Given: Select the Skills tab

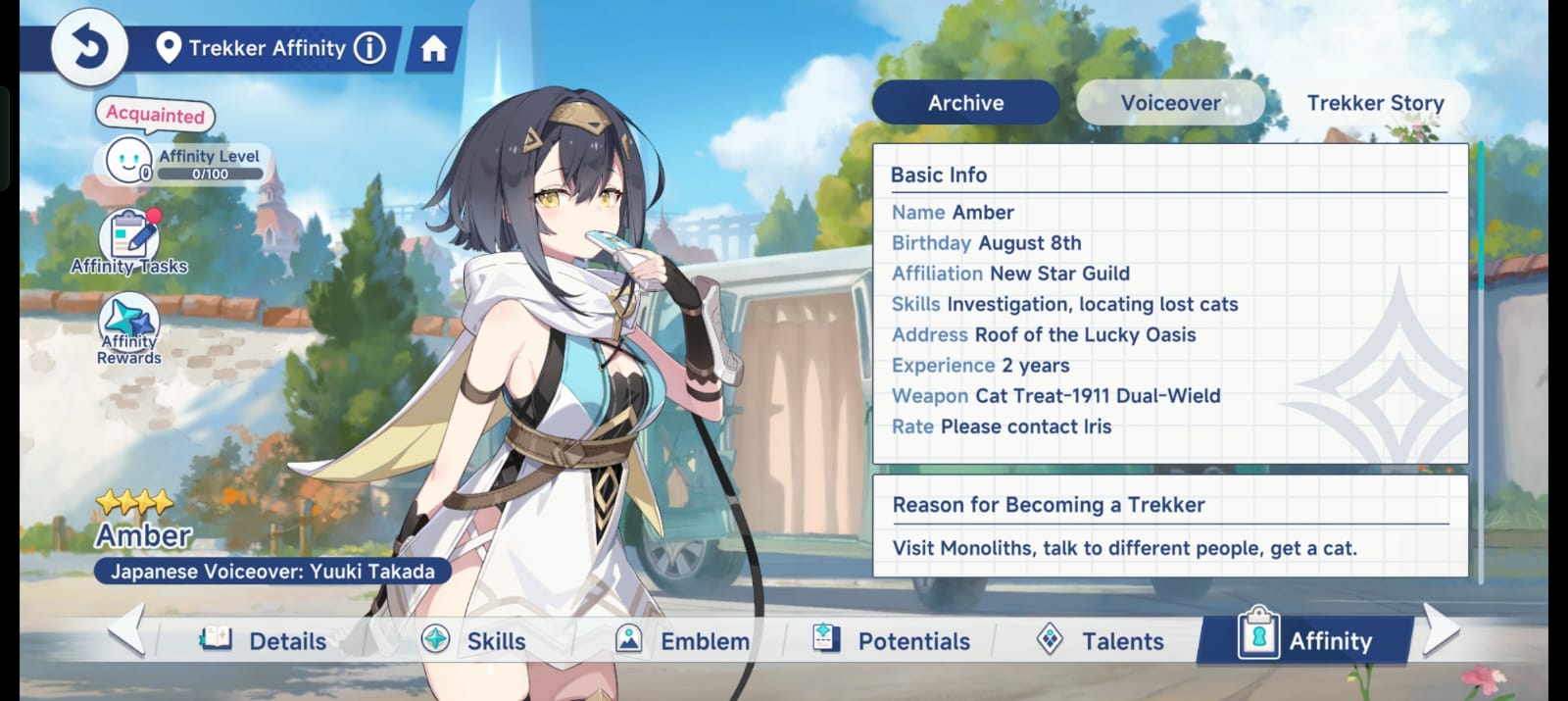Looking at the screenshot, I should click(x=474, y=640).
